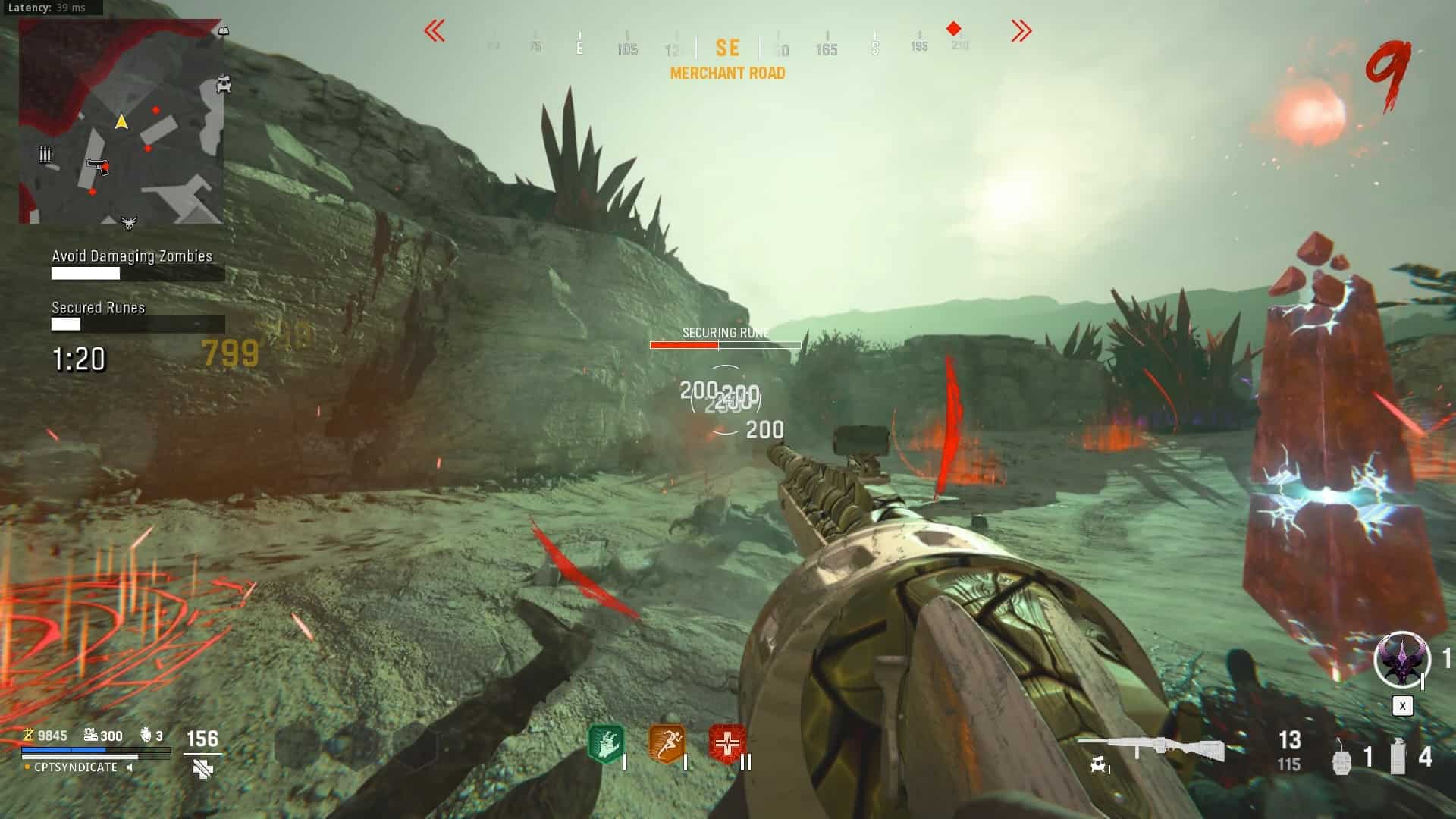Image resolution: width=1456 pixels, height=819 pixels.
Task: Select the equipped rifle weapon icon
Action: pyautogui.click(x=1150, y=748)
